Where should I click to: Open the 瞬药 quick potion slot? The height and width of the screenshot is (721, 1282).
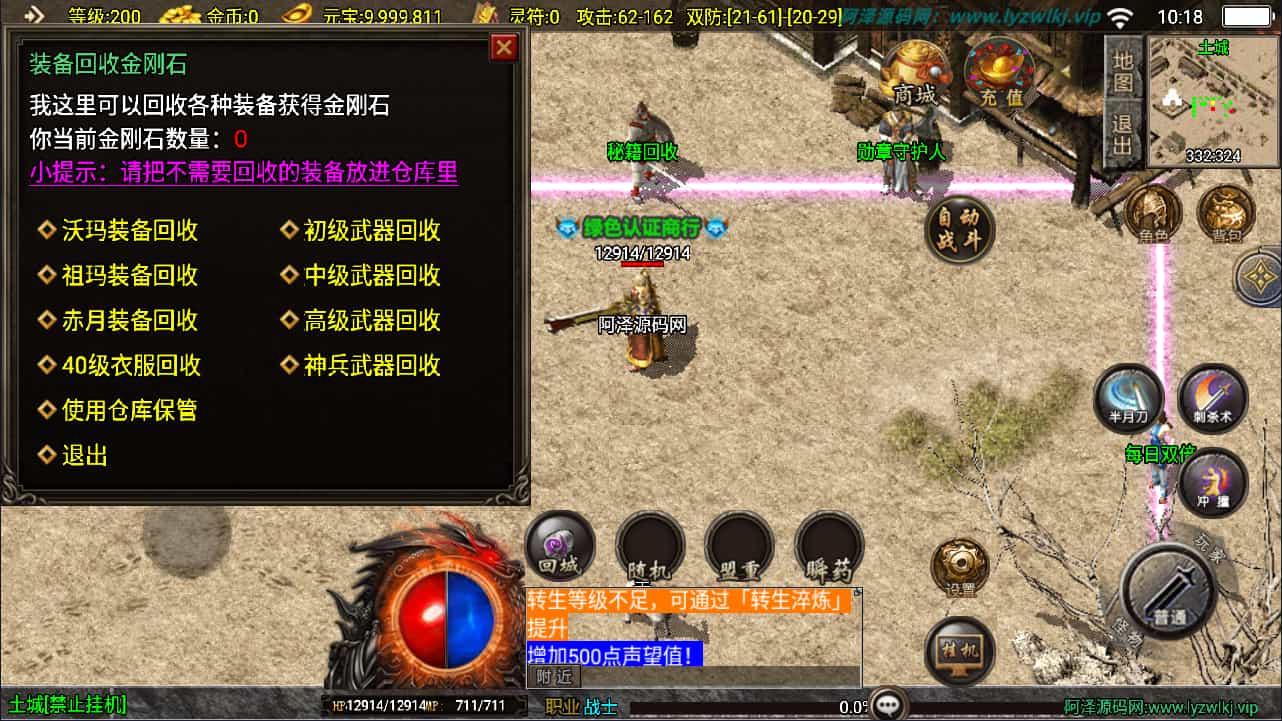[x=828, y=546]
